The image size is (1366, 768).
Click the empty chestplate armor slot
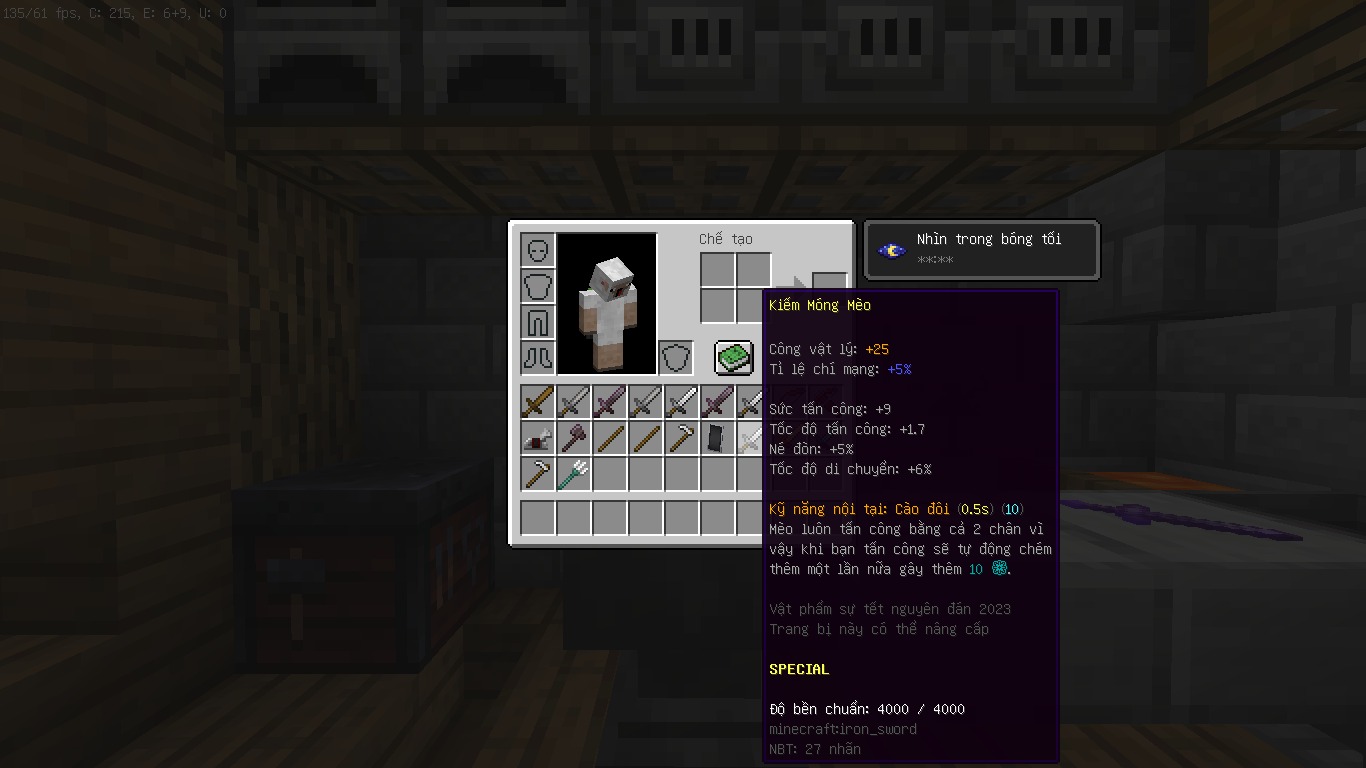tap(538, 286)
